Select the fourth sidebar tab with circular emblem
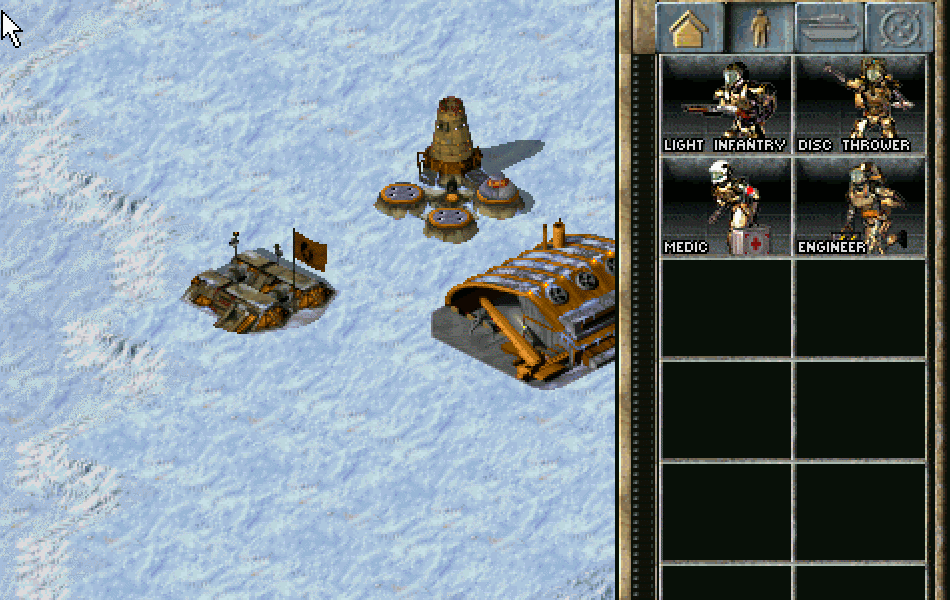The width and height of the screenshot is (950, 600). [x=897, y=28]
